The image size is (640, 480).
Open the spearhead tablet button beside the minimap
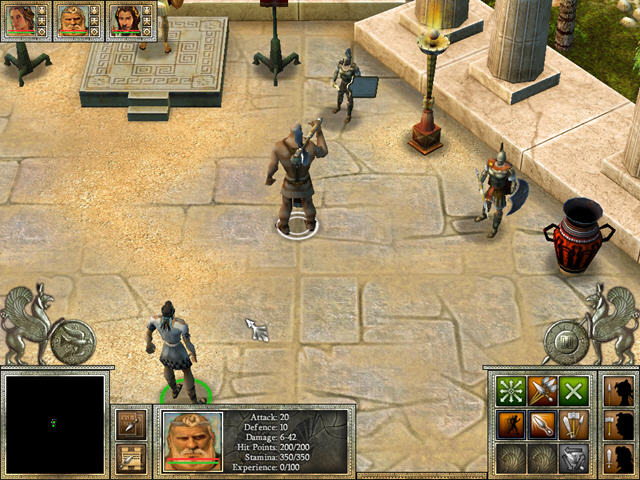131,424
